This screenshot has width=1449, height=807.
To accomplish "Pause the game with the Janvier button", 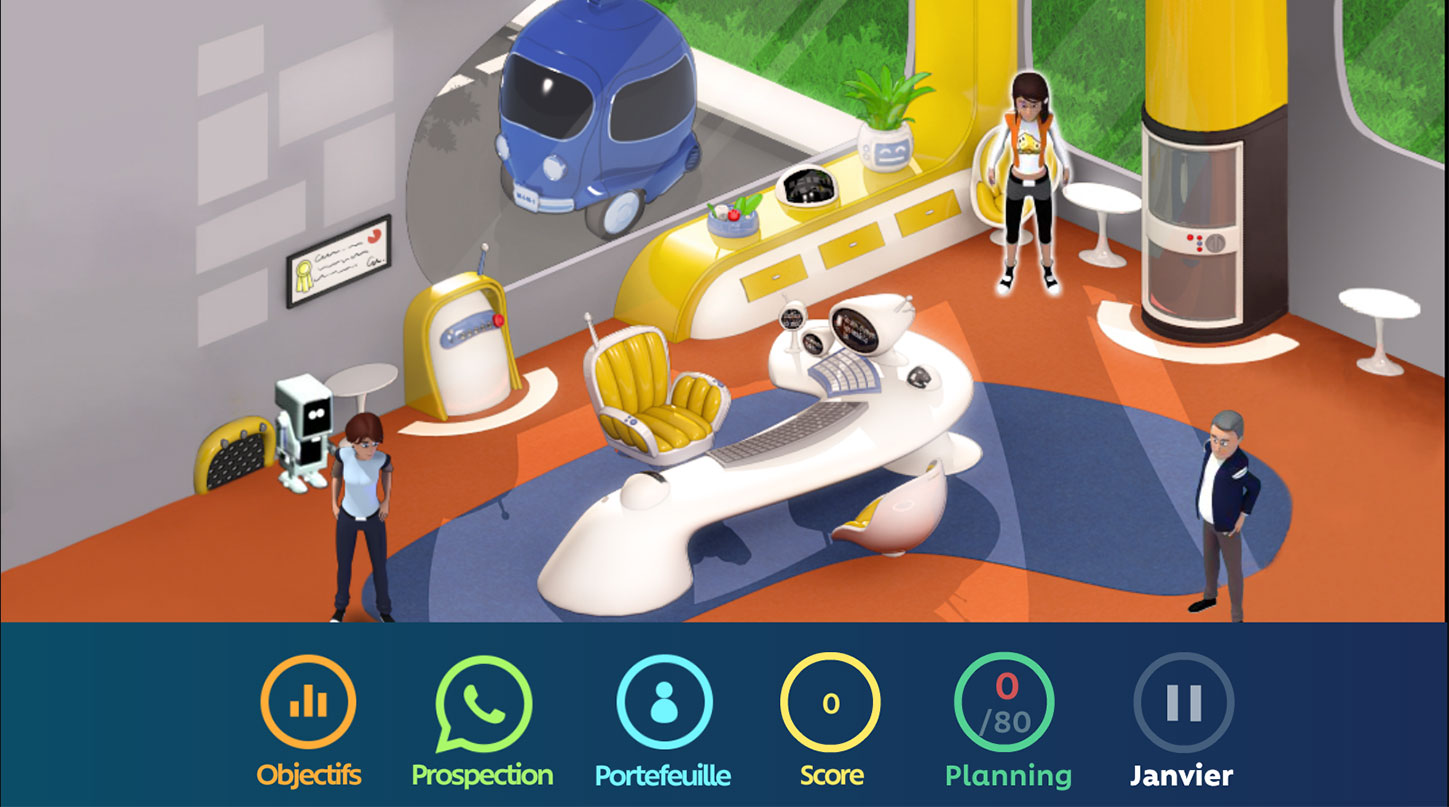I will point(1183,703).
